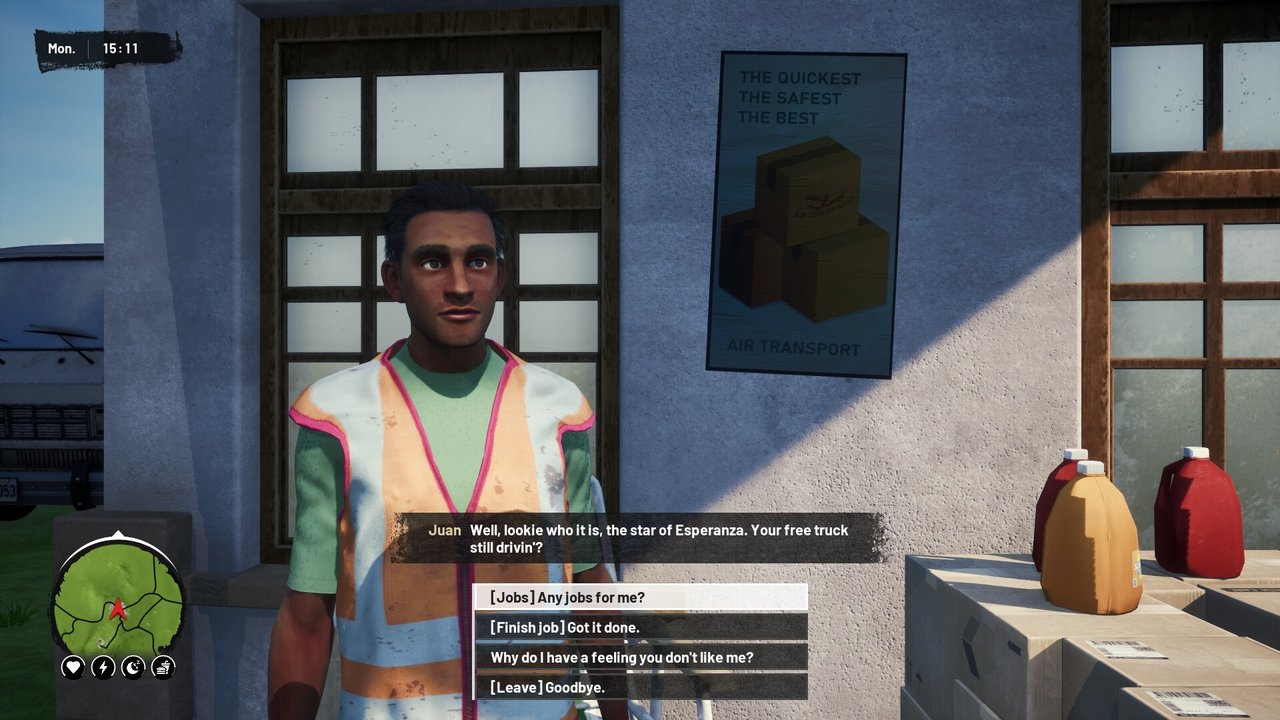Ask Juan about available jobs

pos(640,598)
